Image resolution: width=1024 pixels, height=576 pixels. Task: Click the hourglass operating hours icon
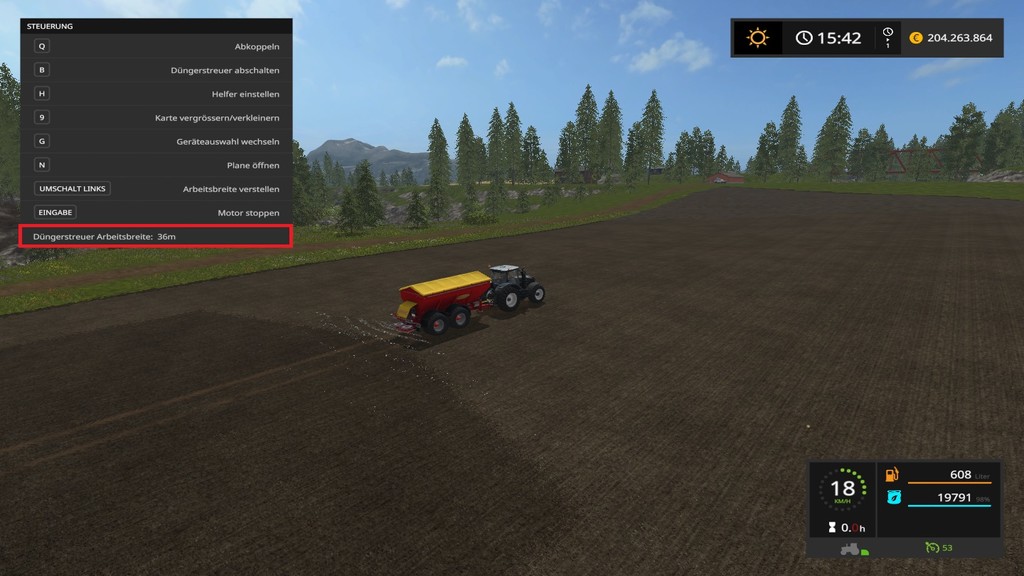point(831,527)
